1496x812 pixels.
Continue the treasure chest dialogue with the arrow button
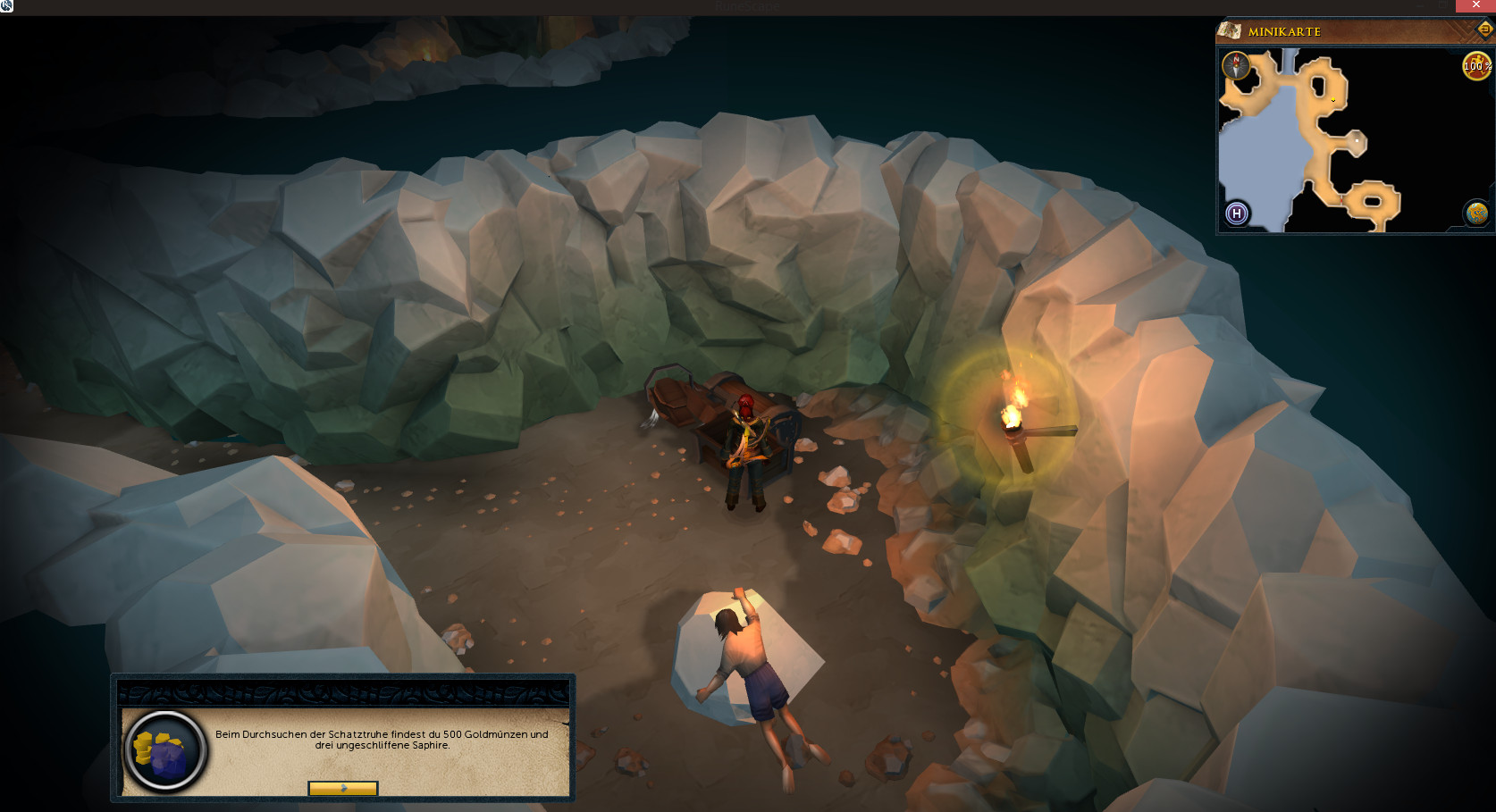point(343,788)
